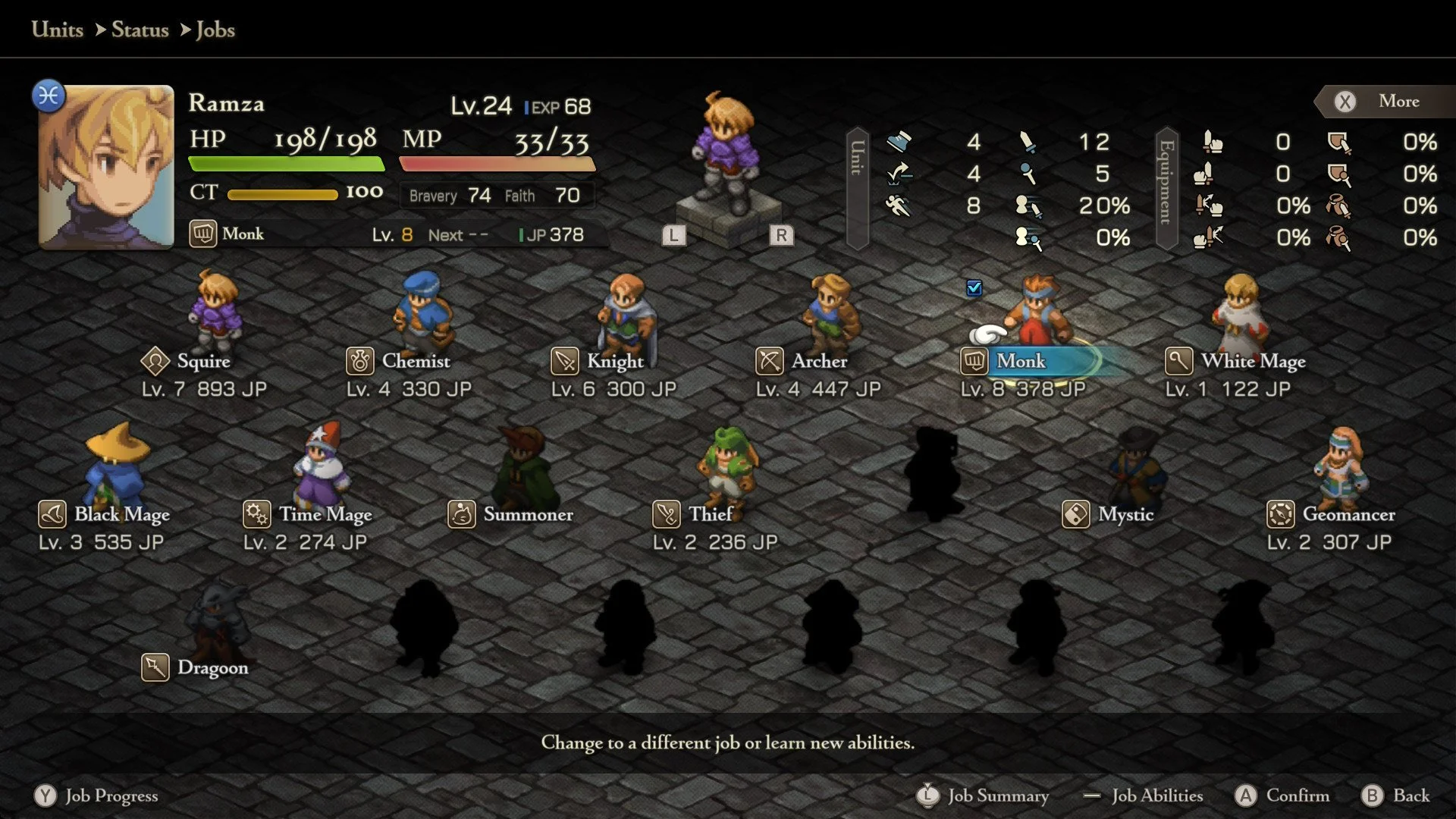The height and width of the screenshot is (819, 1456).
Task: Pick the Time Mage job
Action: (x=325, y=514)
